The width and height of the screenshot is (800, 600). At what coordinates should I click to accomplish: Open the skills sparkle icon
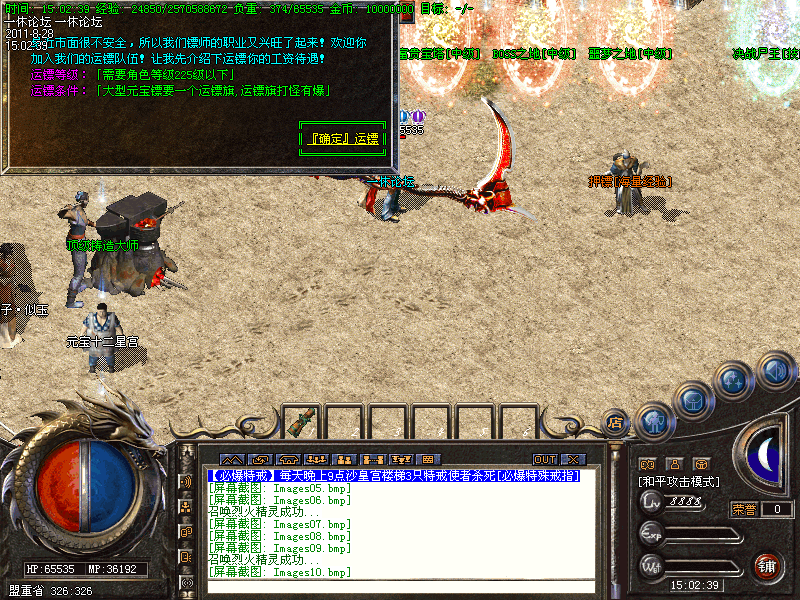[735, 381]
